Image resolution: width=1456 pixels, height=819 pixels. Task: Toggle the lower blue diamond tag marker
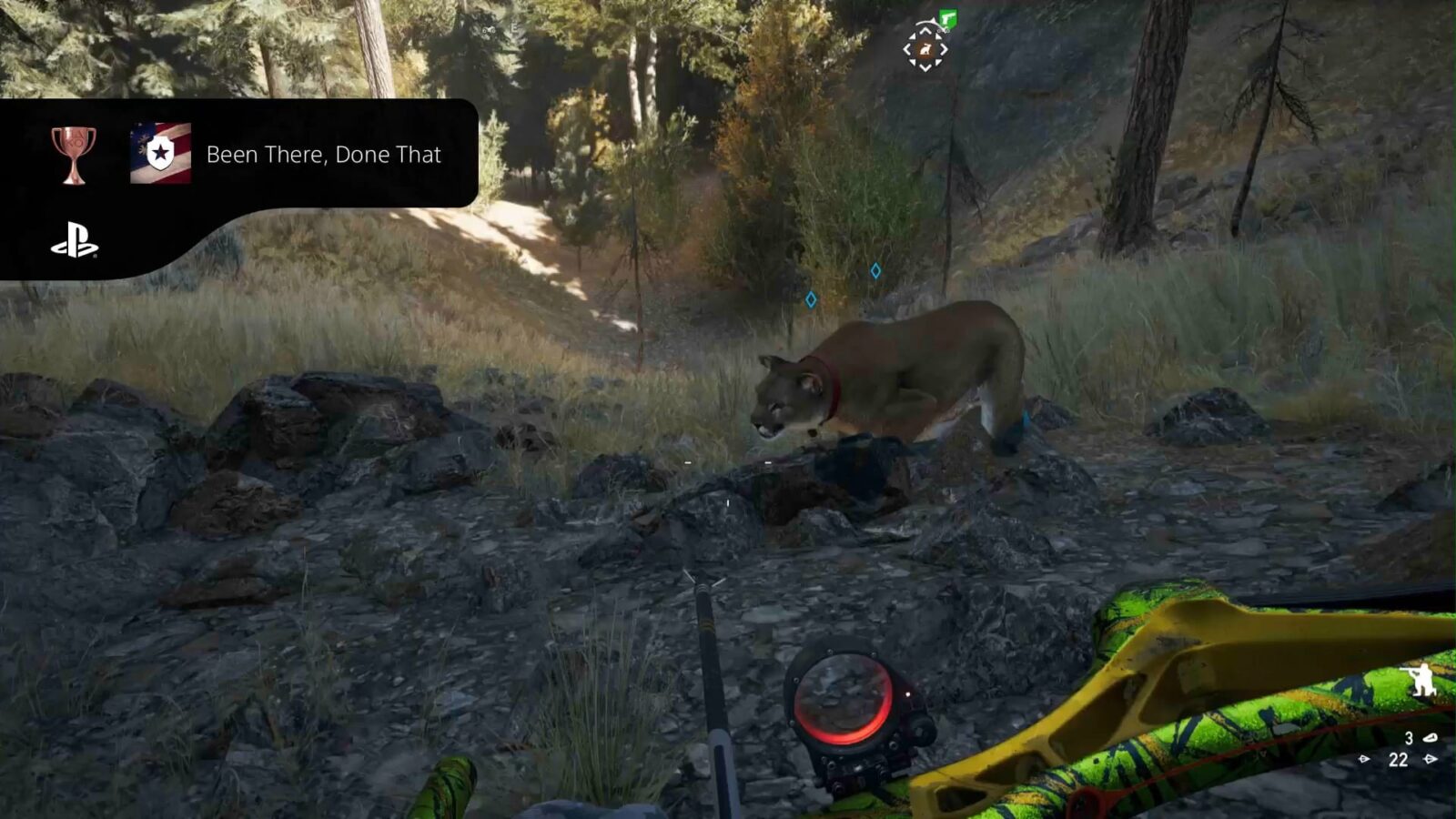click(810, 298)
